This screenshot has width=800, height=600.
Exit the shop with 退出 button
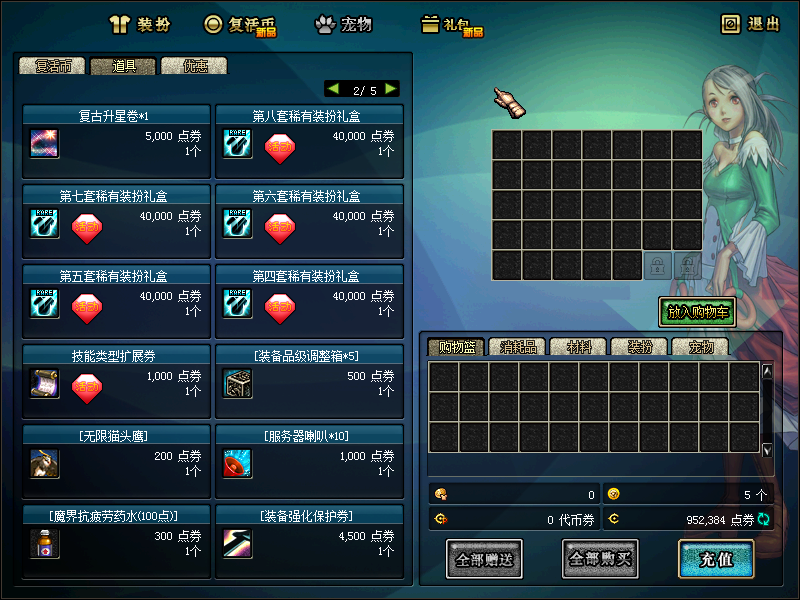click(751, 25)
